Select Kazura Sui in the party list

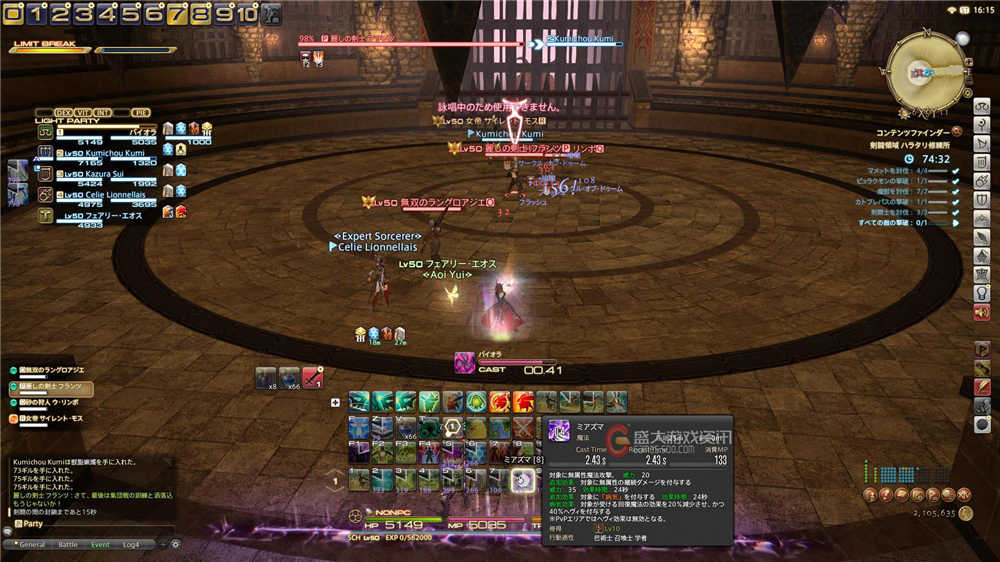(100, 173)
